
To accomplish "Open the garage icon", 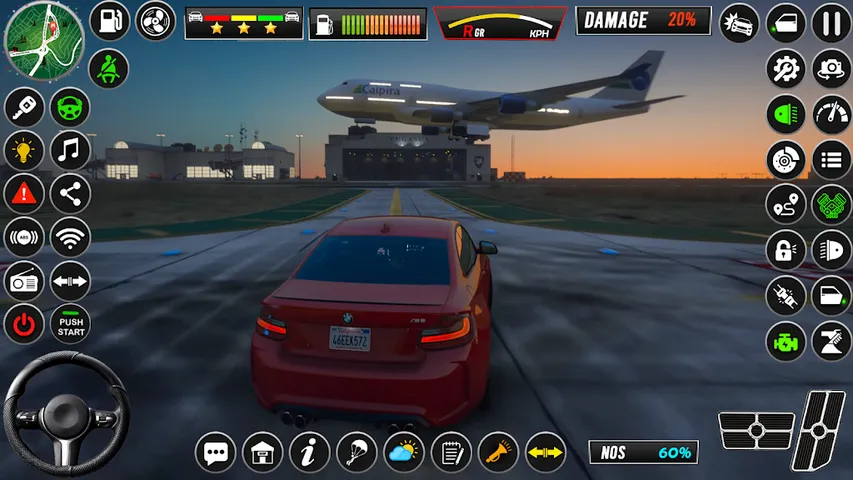I will coord(262,452).
